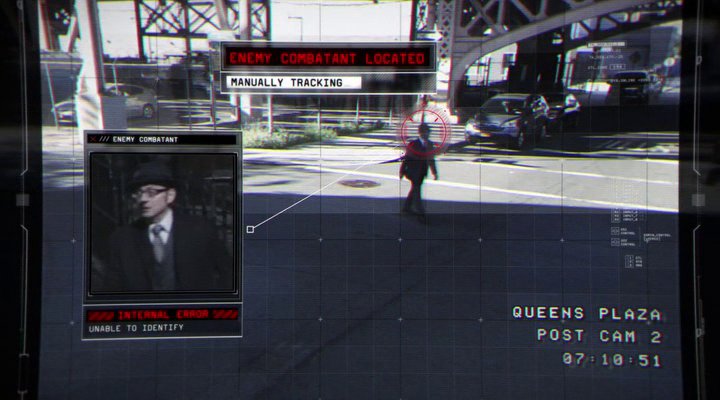
Task: Click the Manually Tracking status bar
Action: (x=328, y=82)
